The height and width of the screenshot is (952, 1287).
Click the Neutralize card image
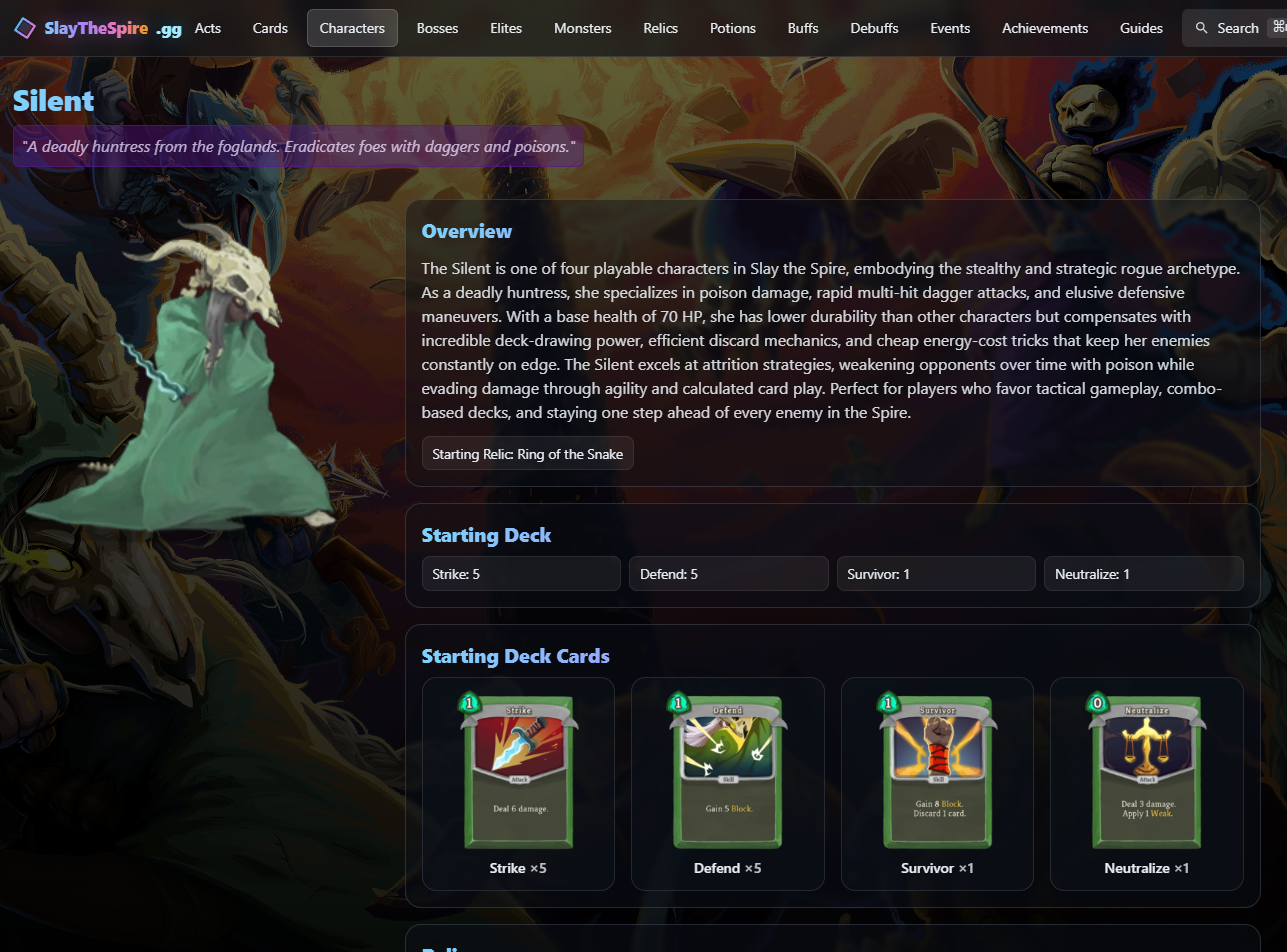tap(1146, 770)
